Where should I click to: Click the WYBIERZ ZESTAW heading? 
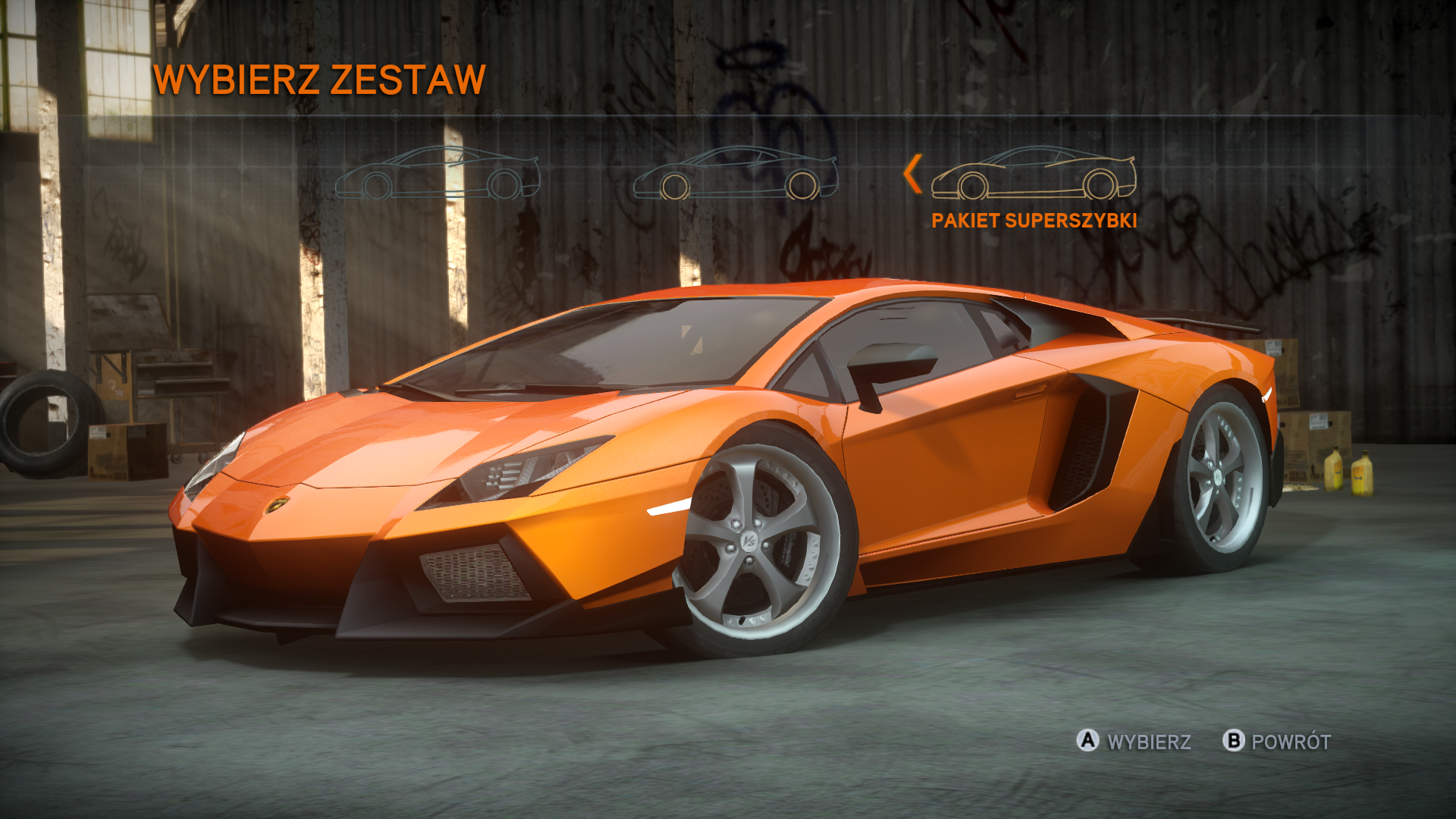[x=318, y=78]
